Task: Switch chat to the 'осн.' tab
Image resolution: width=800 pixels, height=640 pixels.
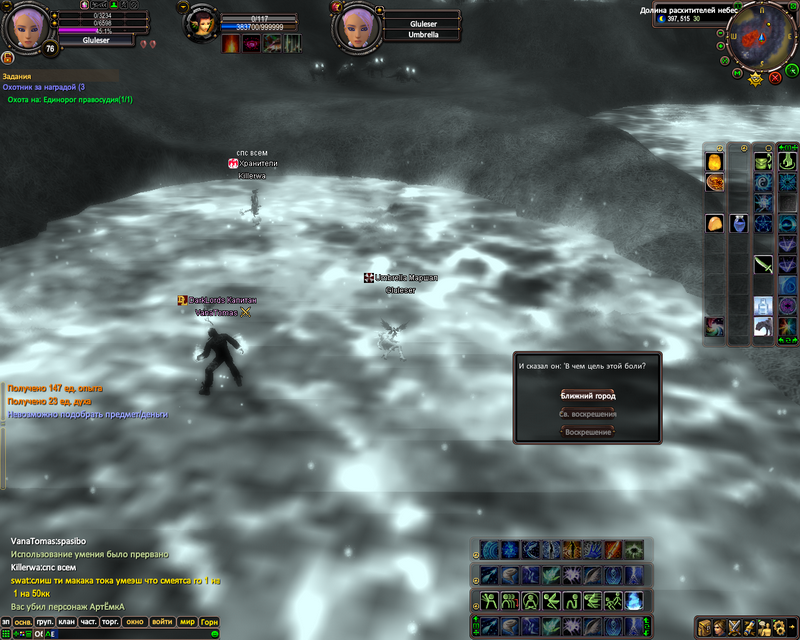Action: tap(23, 621)
